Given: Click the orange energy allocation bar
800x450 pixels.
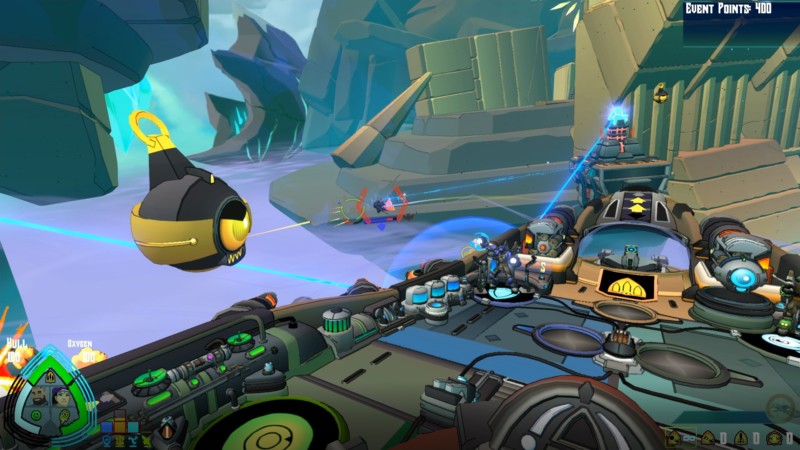Looking at the screenshot, I should click(x=120, y=424).
